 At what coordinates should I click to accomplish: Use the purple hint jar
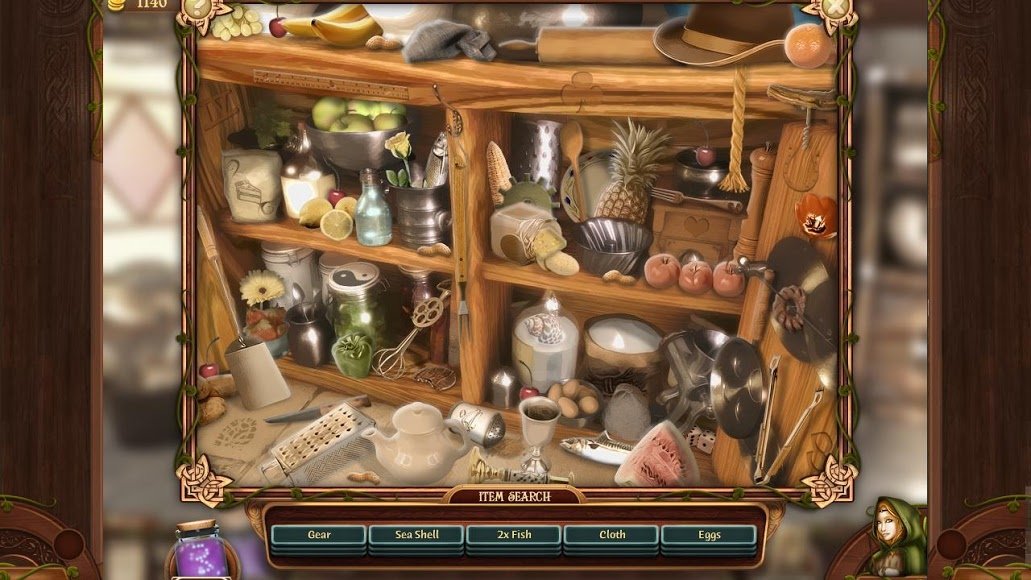[201, 552]
